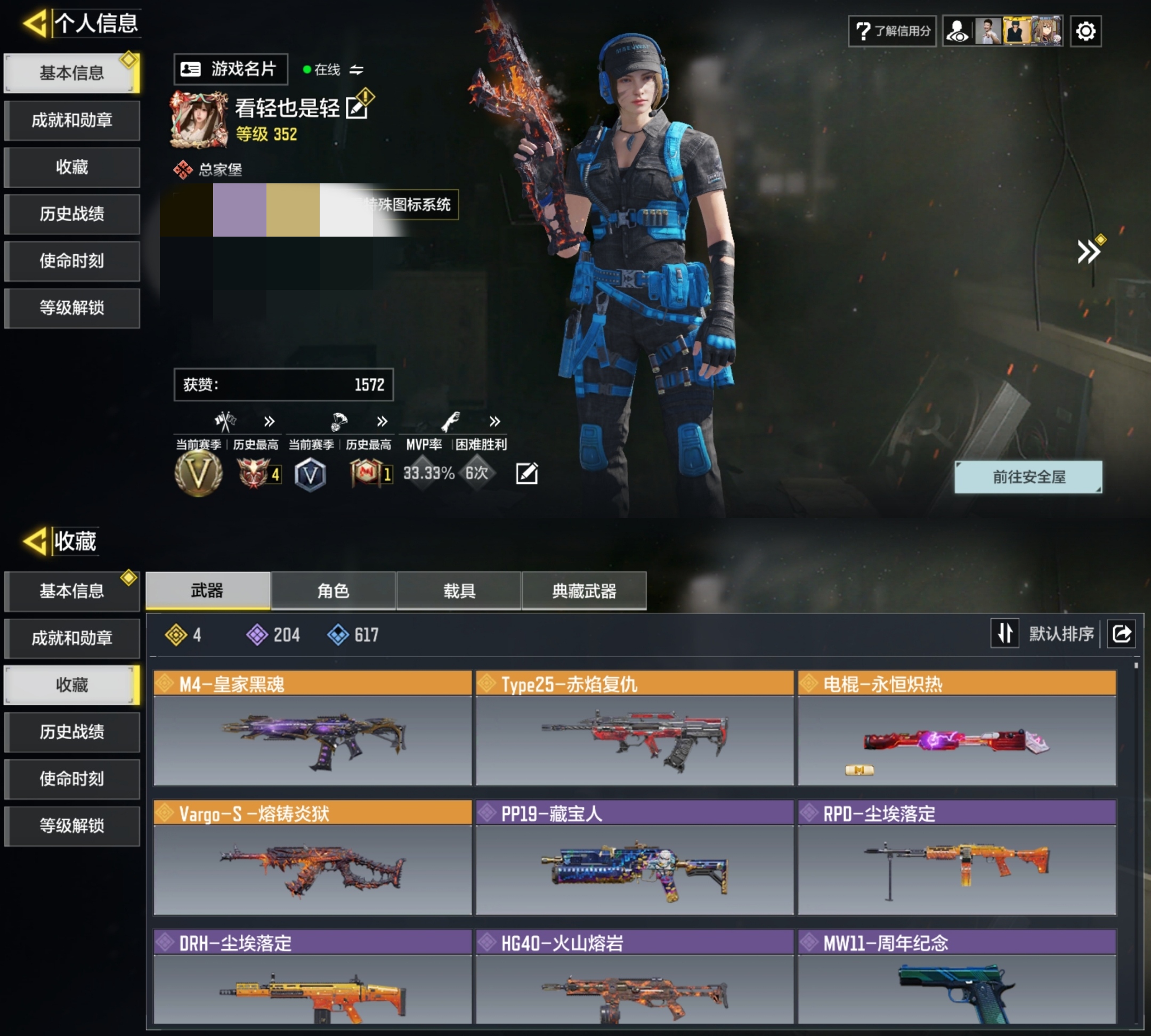Open the PP19-藏宝人 weapon card

(634, 858)
